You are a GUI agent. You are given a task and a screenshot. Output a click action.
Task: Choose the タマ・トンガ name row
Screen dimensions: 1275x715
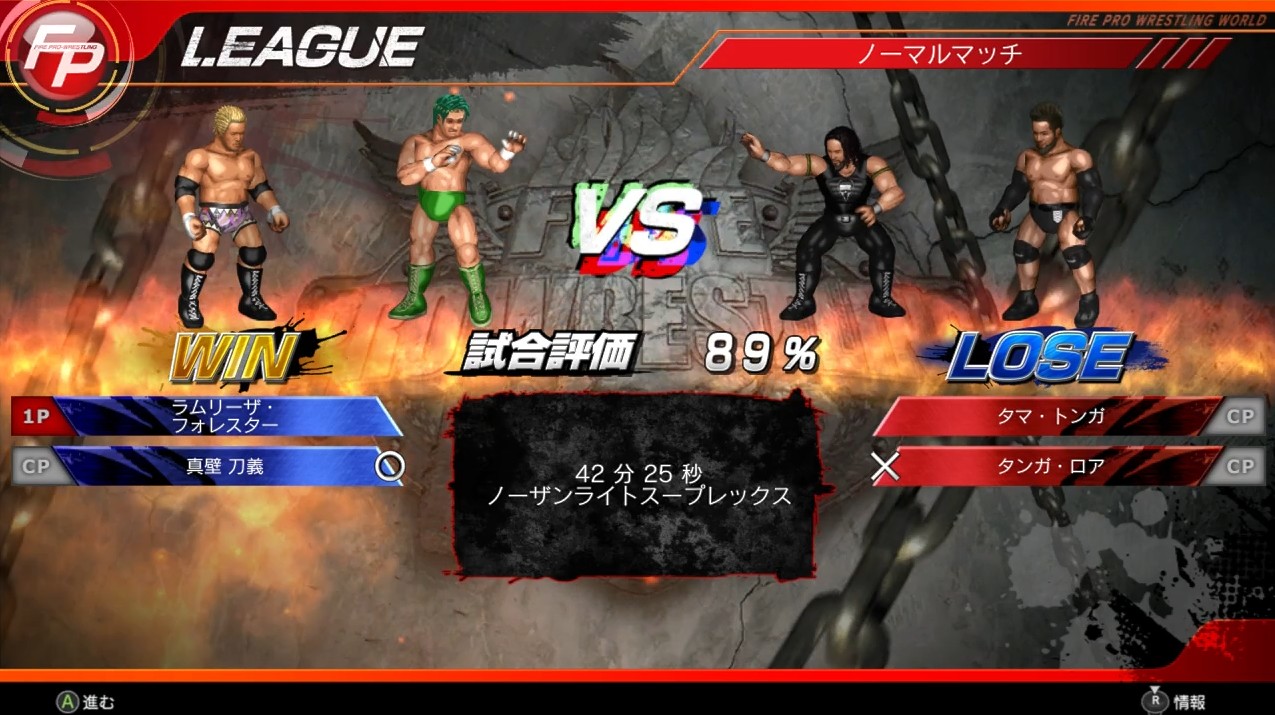tap(1050, 416)
